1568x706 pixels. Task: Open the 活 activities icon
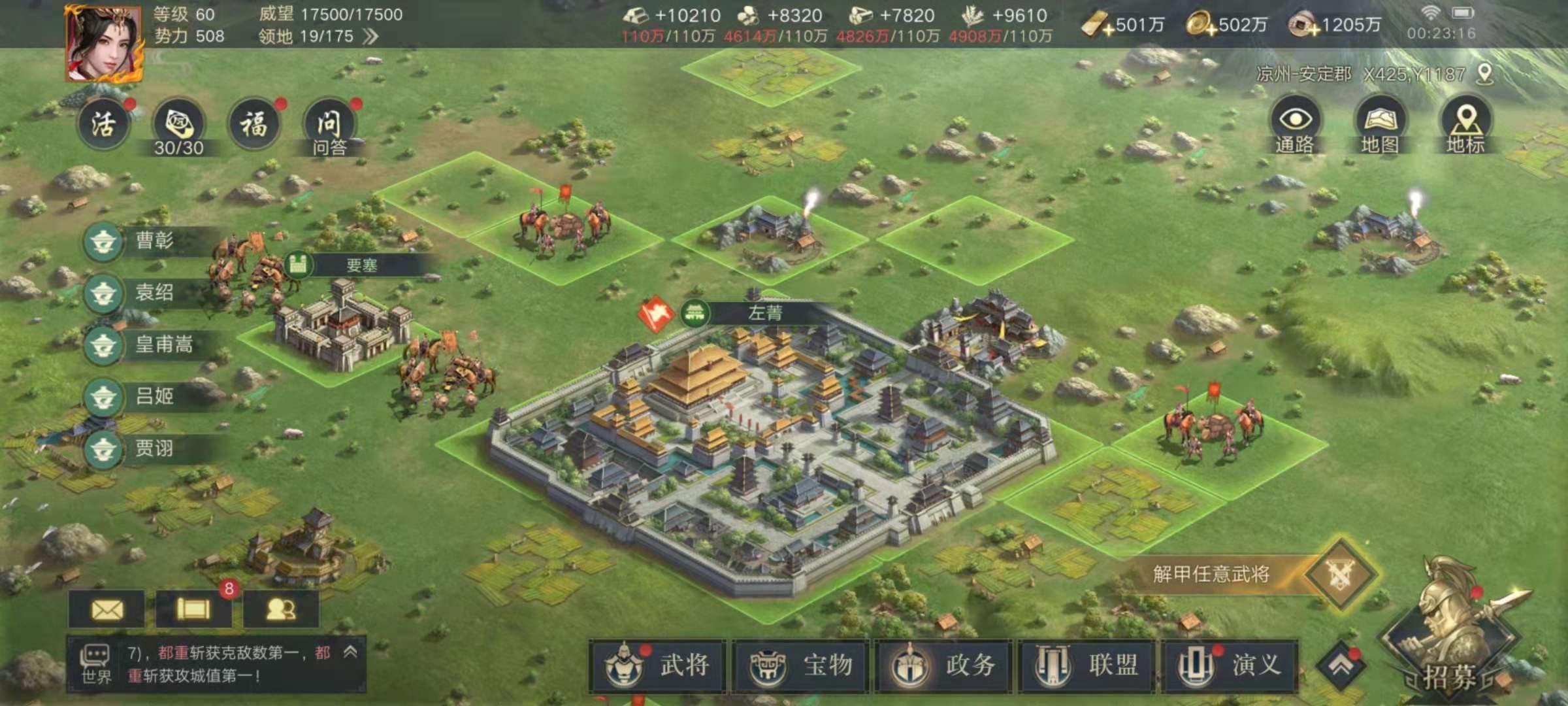[x=105, y=124]
